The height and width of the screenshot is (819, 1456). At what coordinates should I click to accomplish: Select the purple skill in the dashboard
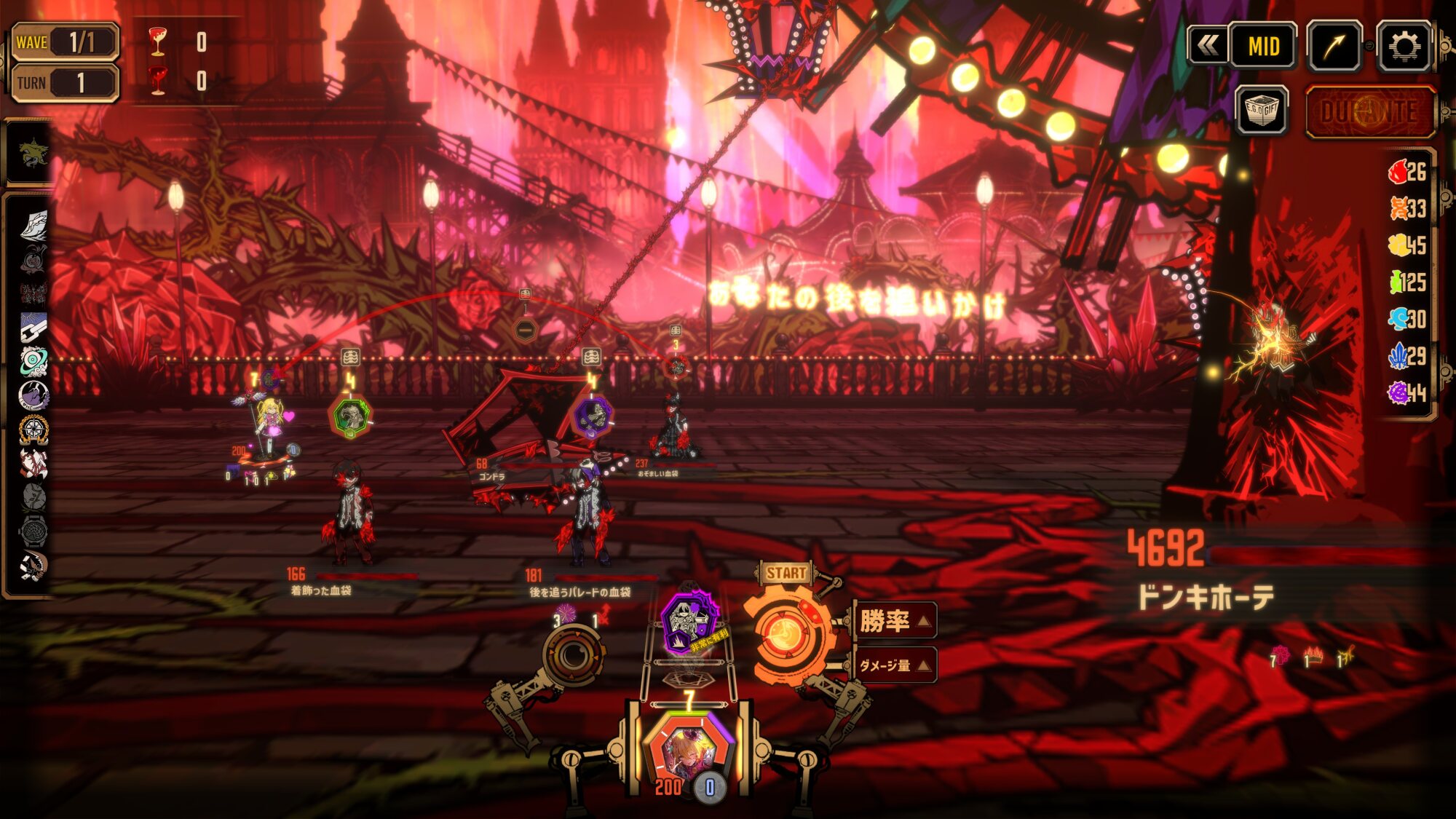point(689,622)
